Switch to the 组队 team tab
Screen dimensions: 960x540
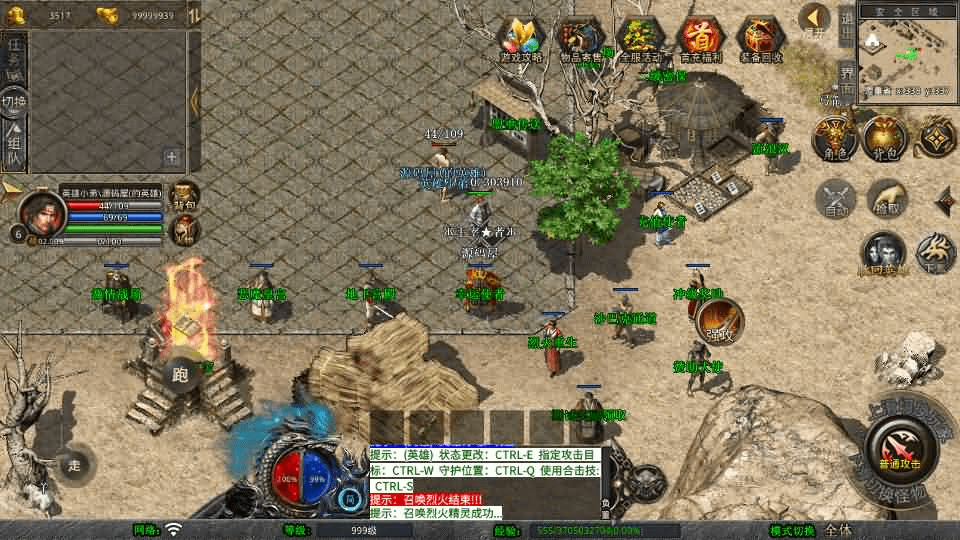(x=14, y=144)
